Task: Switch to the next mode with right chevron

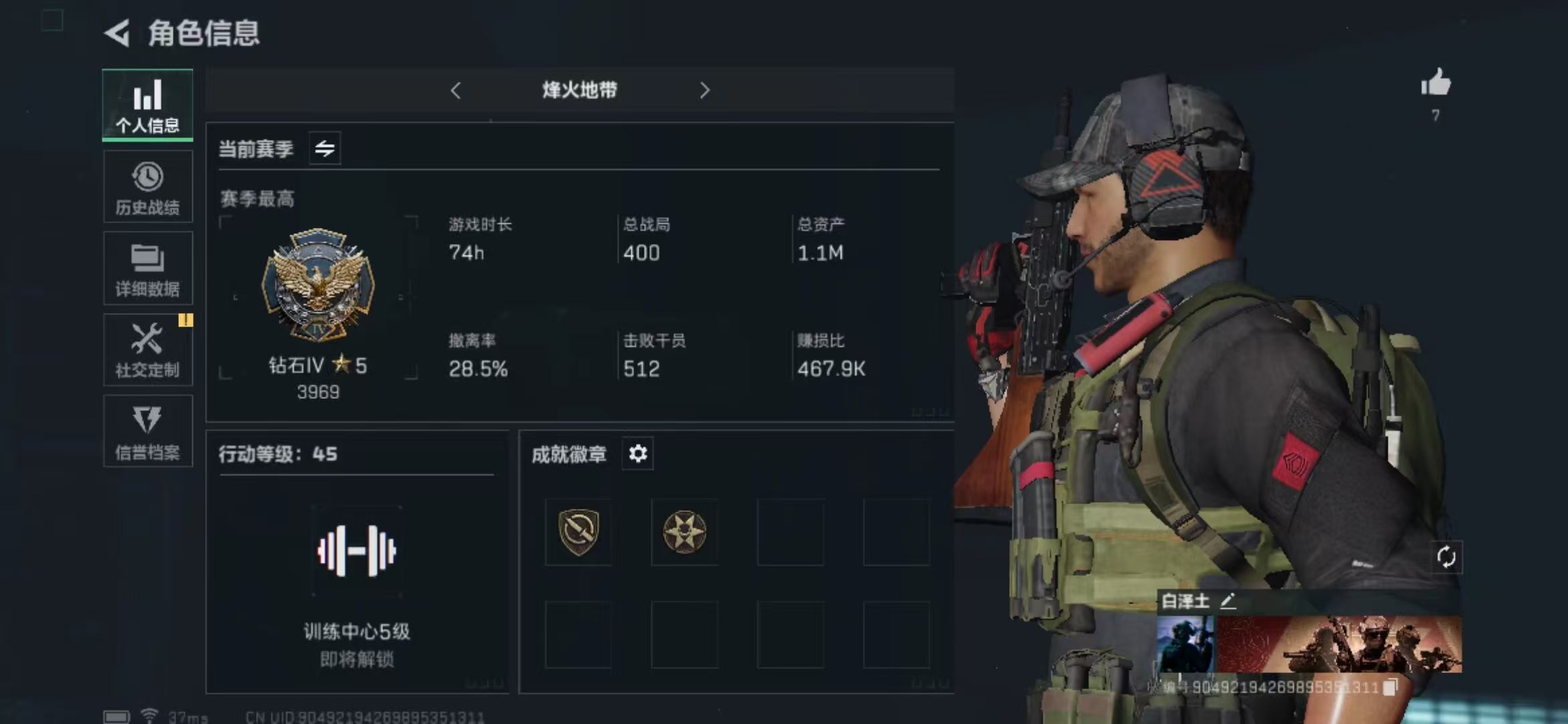Action: (x=704, y=90)
